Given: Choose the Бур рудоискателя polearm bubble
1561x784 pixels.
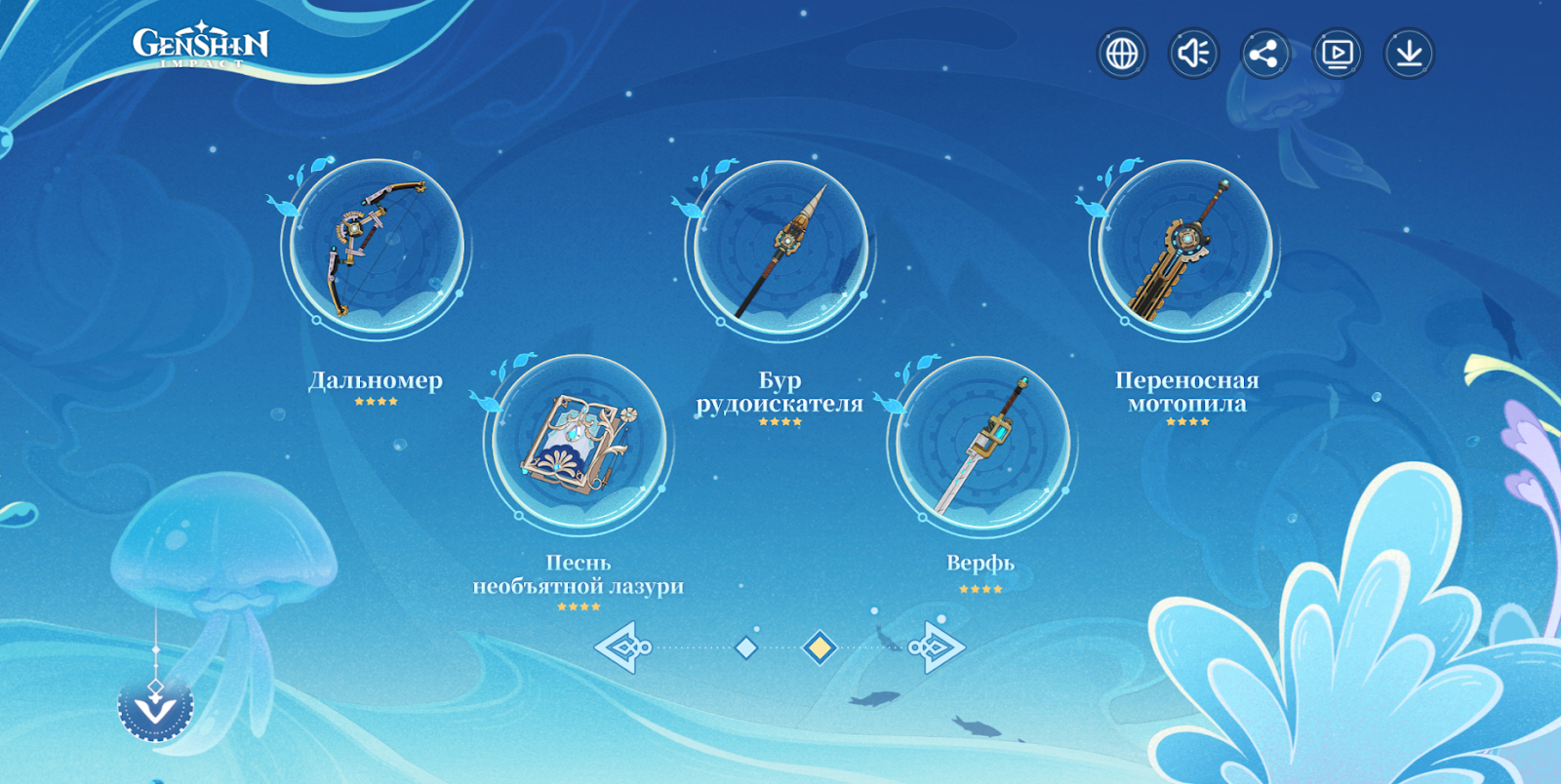Looking at the screenshot, I should 781,250.
